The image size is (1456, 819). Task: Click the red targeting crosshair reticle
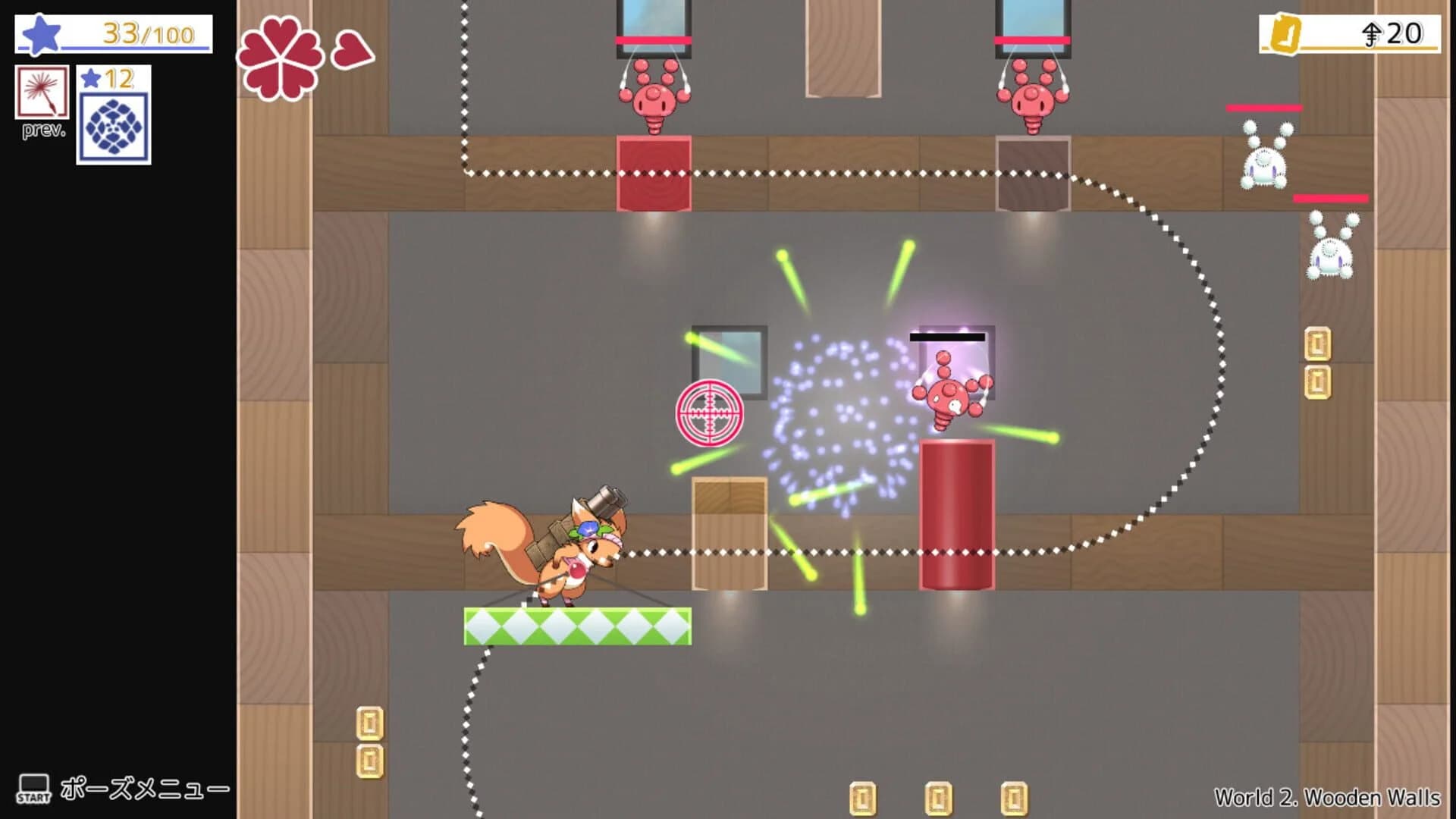[x=709, y=414]
